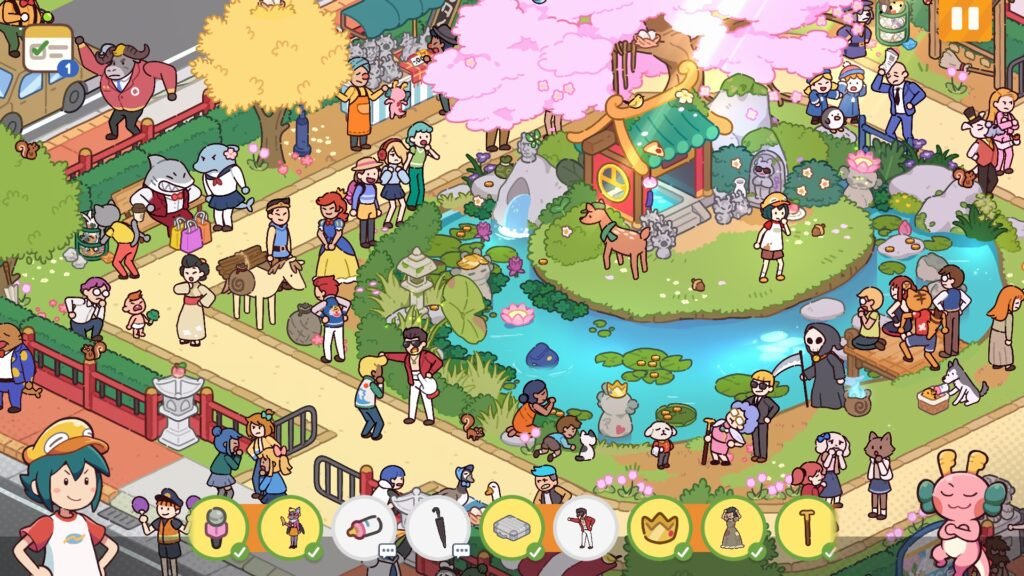Open the checklist tasks icon

point(50,48)
